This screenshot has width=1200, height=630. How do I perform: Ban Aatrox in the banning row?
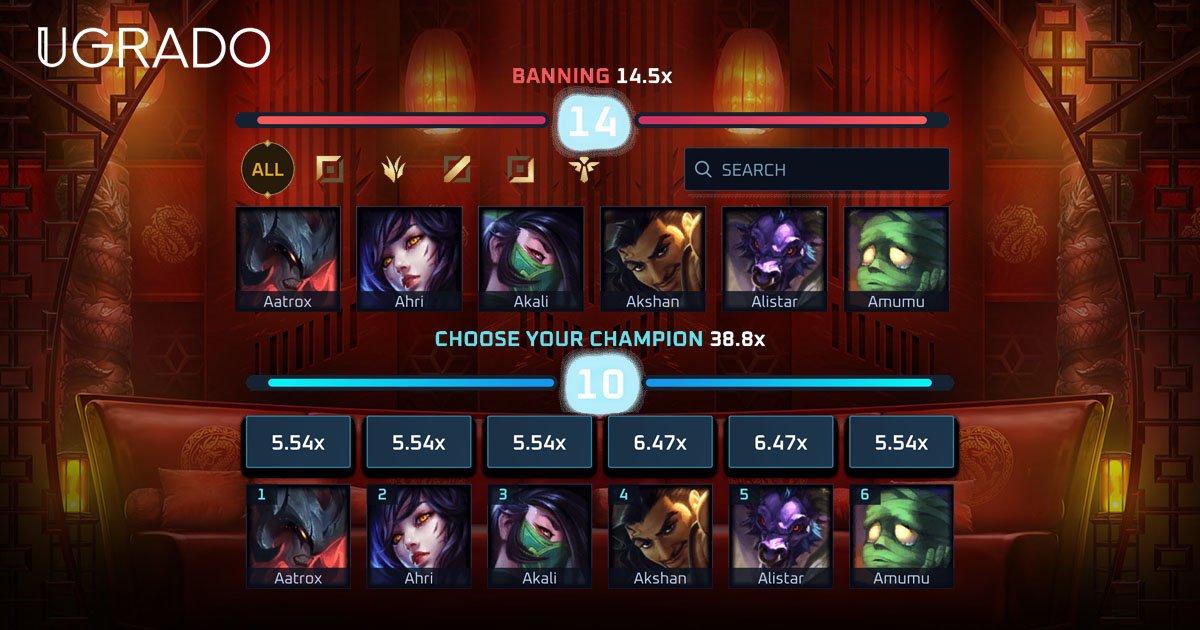click(x=288, y=258)
